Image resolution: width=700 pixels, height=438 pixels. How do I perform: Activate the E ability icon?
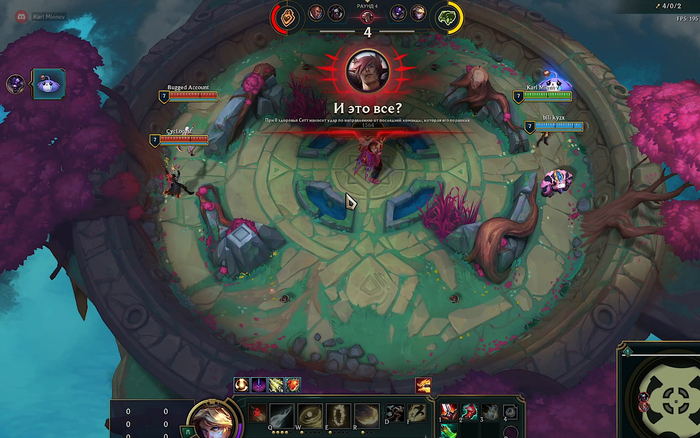339,414
